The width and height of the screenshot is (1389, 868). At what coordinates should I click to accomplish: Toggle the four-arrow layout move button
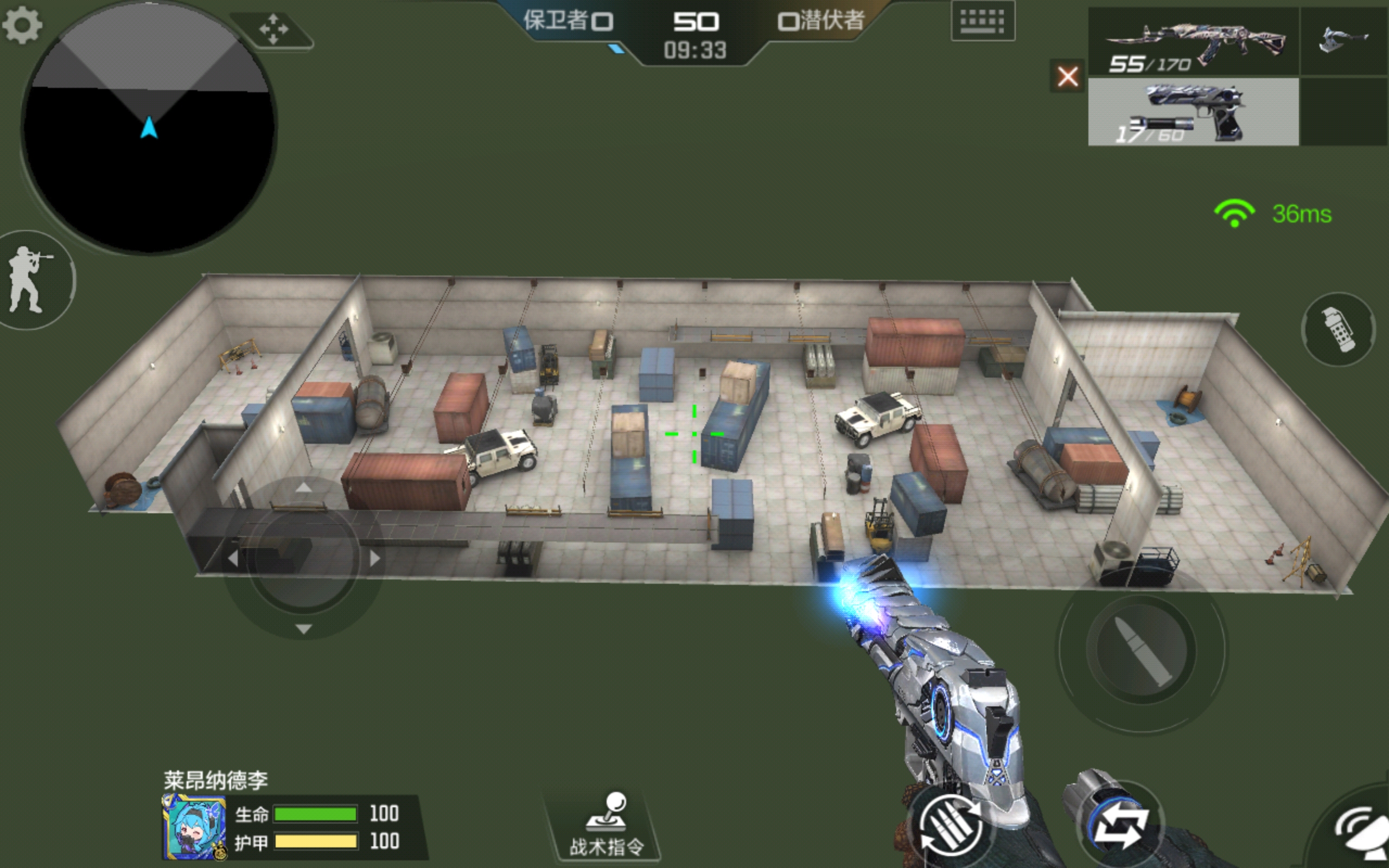tap(273, 29)
